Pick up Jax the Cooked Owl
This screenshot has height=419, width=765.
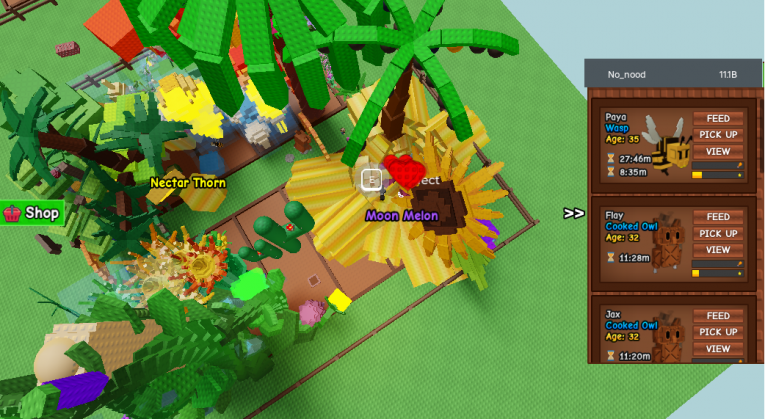click(718, 332)
